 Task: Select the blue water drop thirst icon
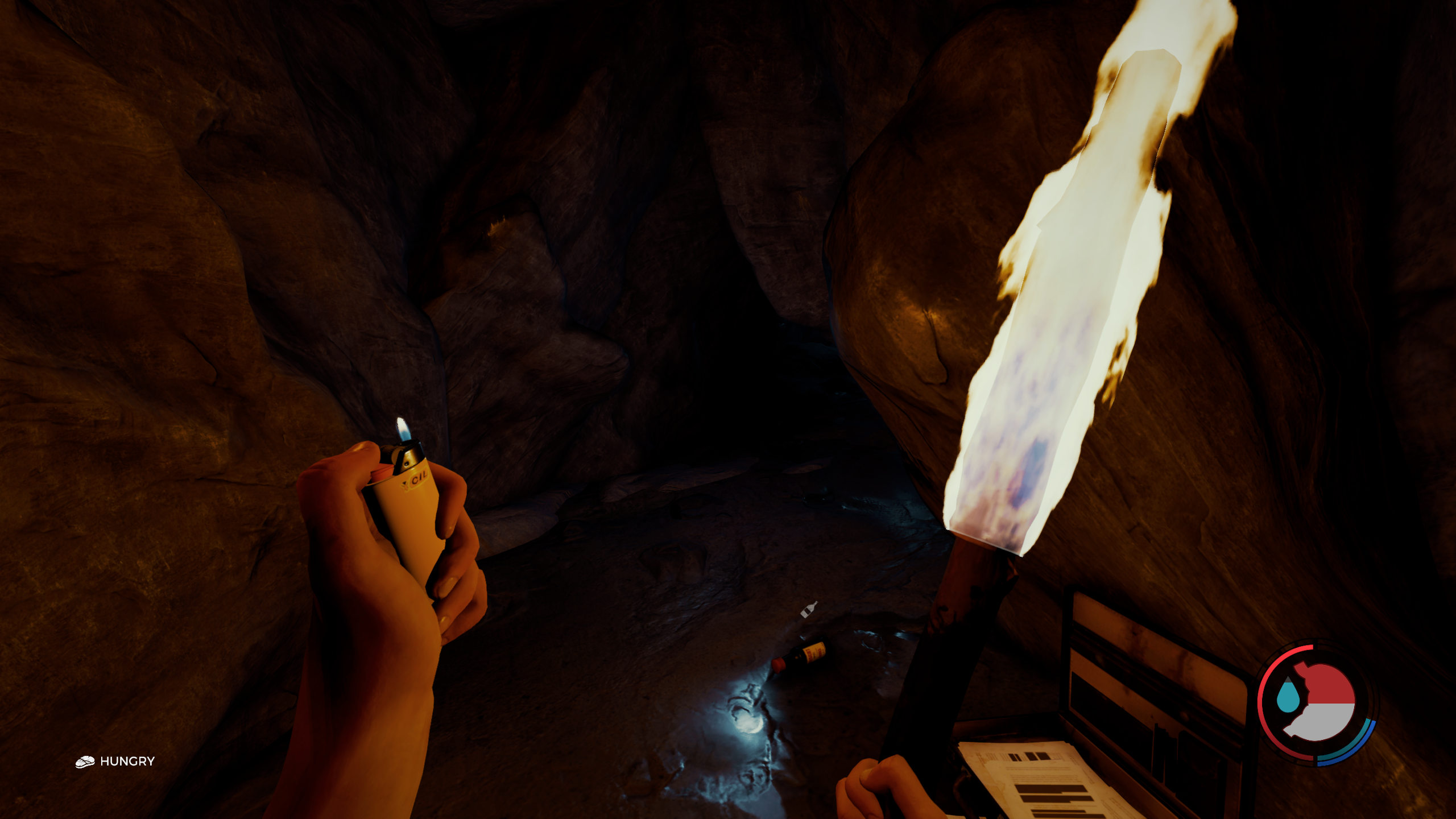[x=1287, y=696]
